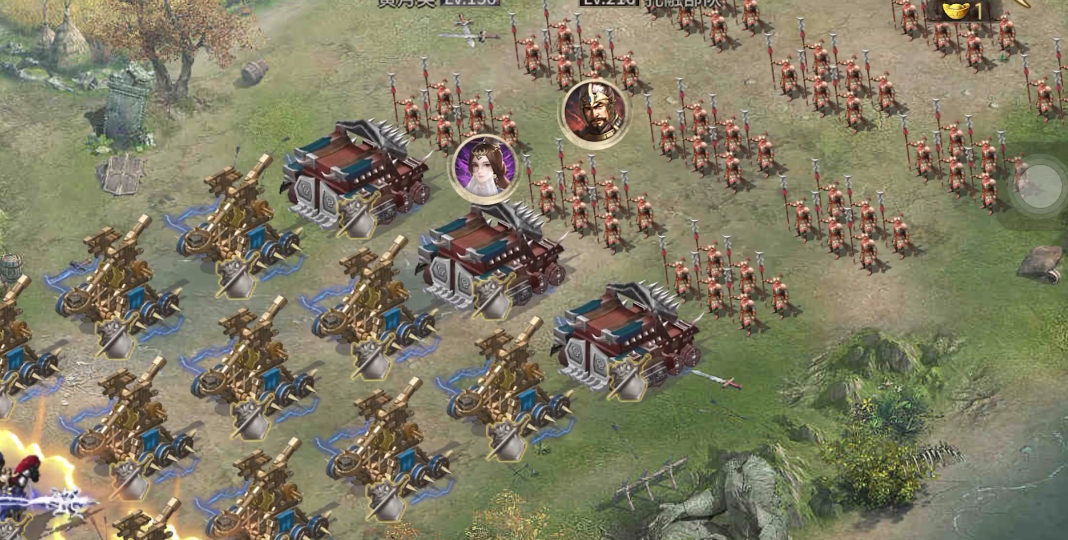Tap the translucent round floating button
The width and height of the screenshot is (1068, 540).
pyautogui.click(x=1039, y=185)
